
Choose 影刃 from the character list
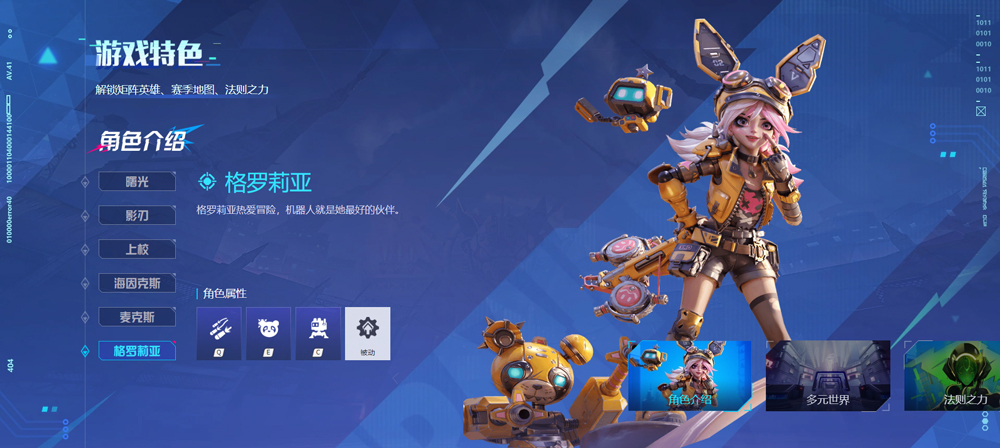tap(137, 215)
